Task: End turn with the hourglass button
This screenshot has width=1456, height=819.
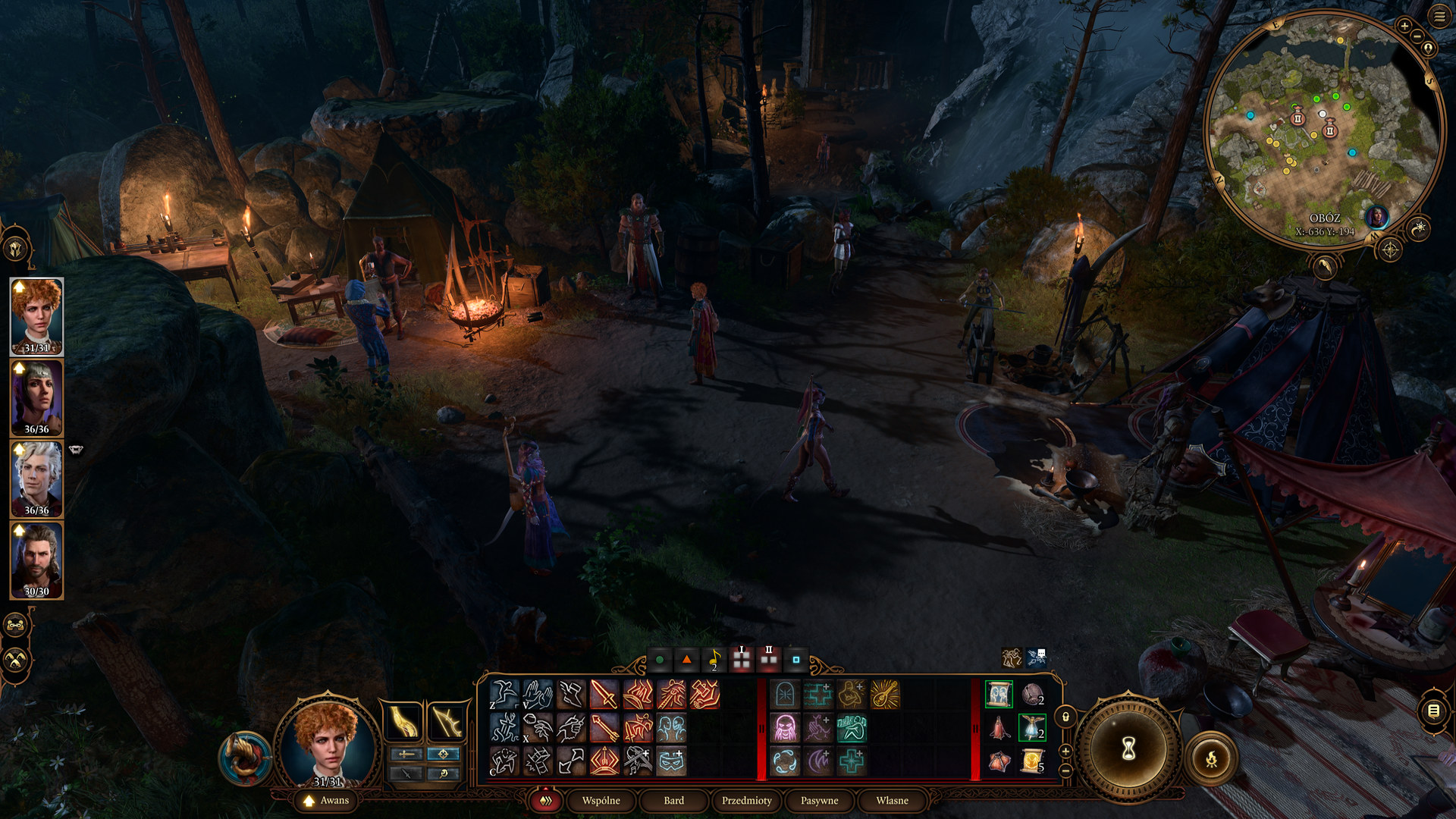Action: [x=1128, y=749]
